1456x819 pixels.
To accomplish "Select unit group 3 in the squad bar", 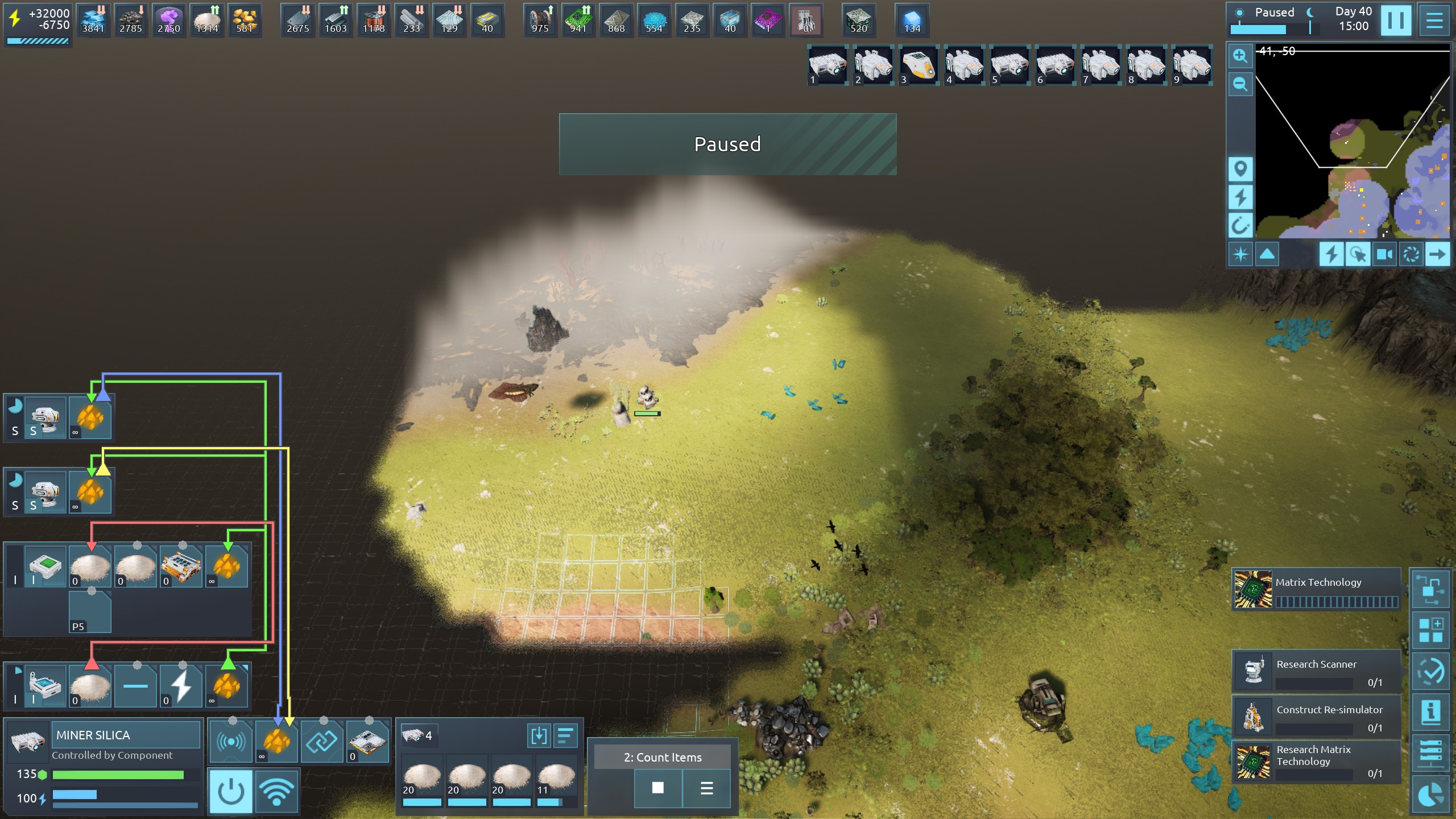I will (x=918, y=66).
